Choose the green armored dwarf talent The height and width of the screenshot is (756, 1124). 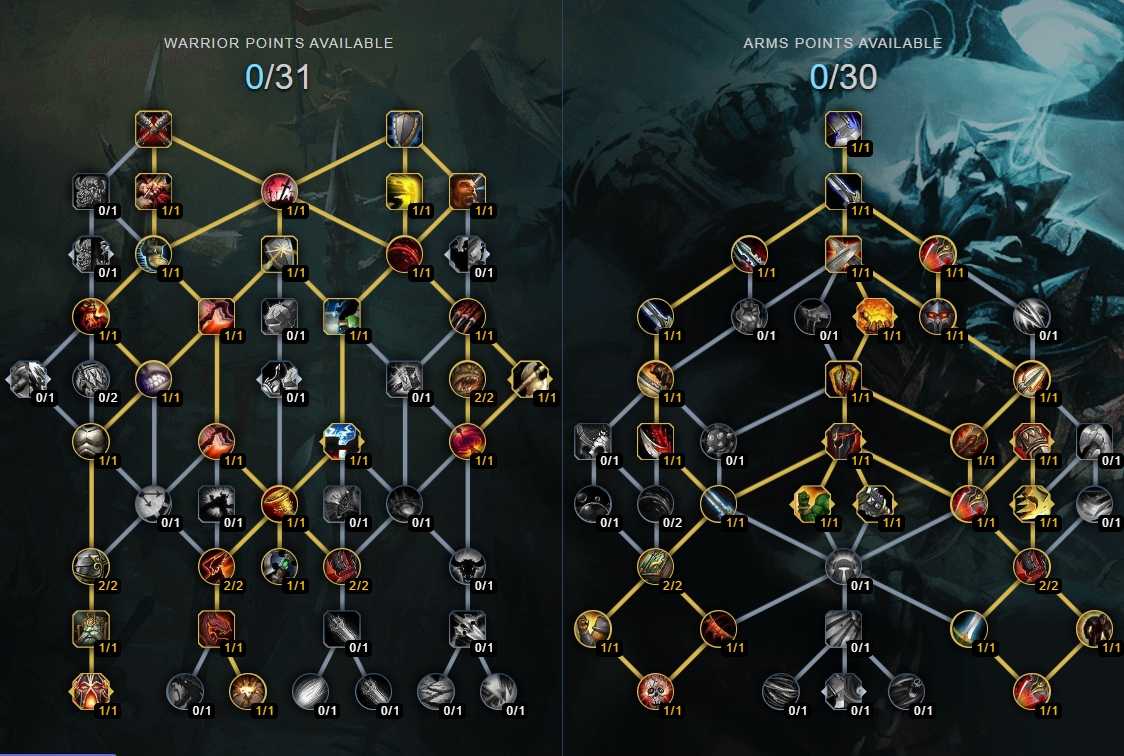(x=91, y=628)
